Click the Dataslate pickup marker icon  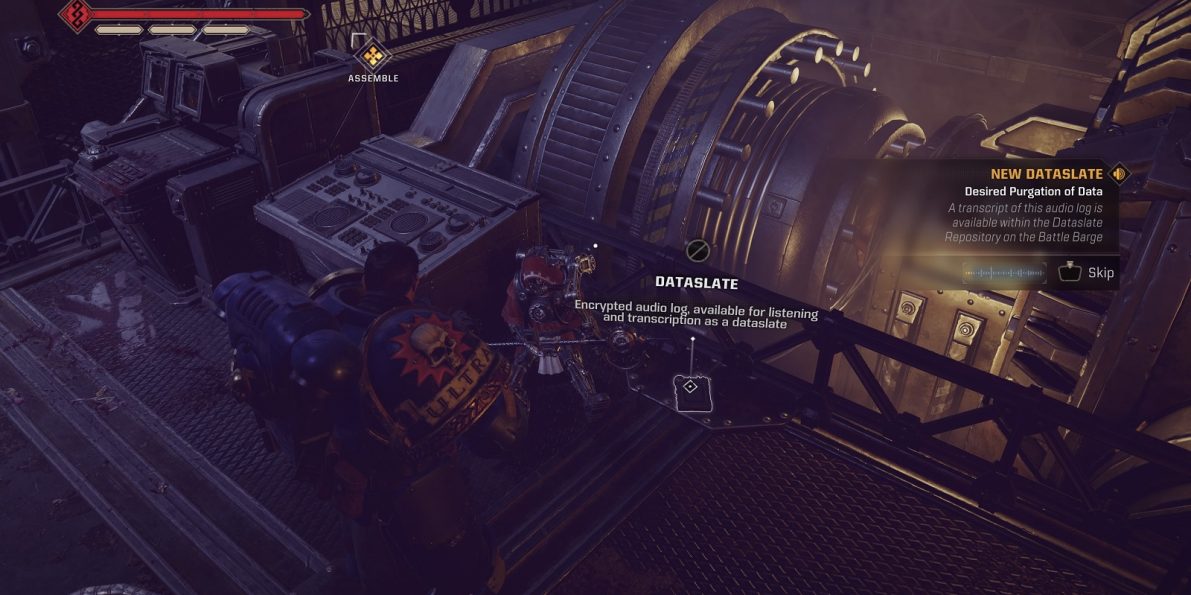click(x=690, y=387)
